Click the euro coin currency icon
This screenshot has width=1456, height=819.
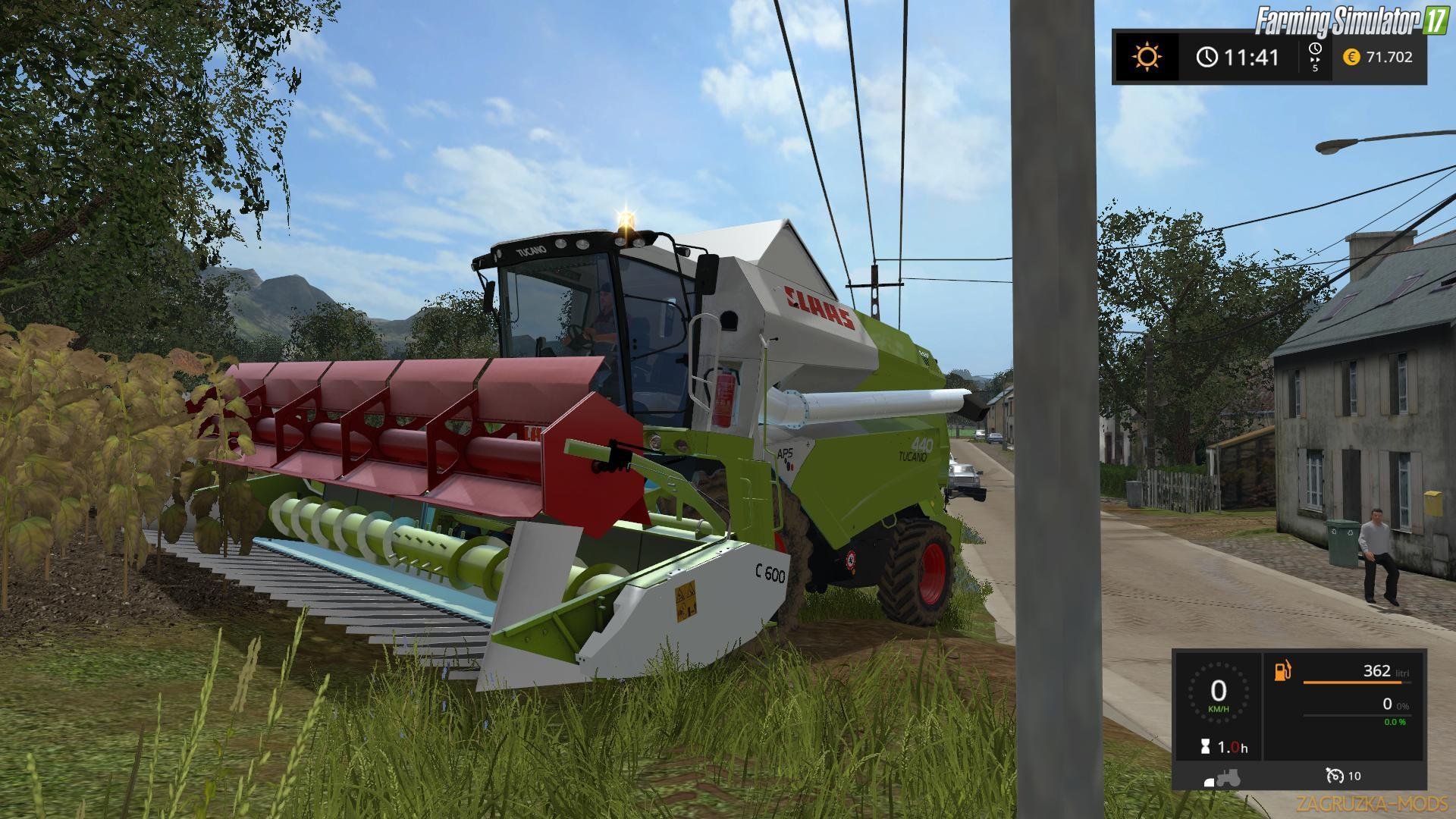click(x=1352, y=57)
